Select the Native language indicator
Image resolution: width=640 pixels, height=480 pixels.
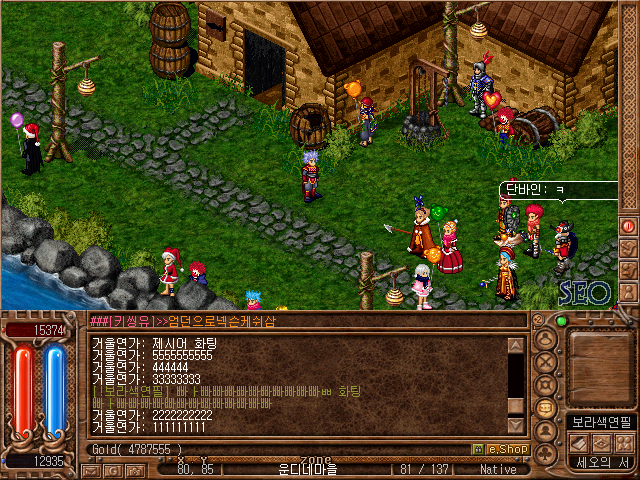[498, 469]
